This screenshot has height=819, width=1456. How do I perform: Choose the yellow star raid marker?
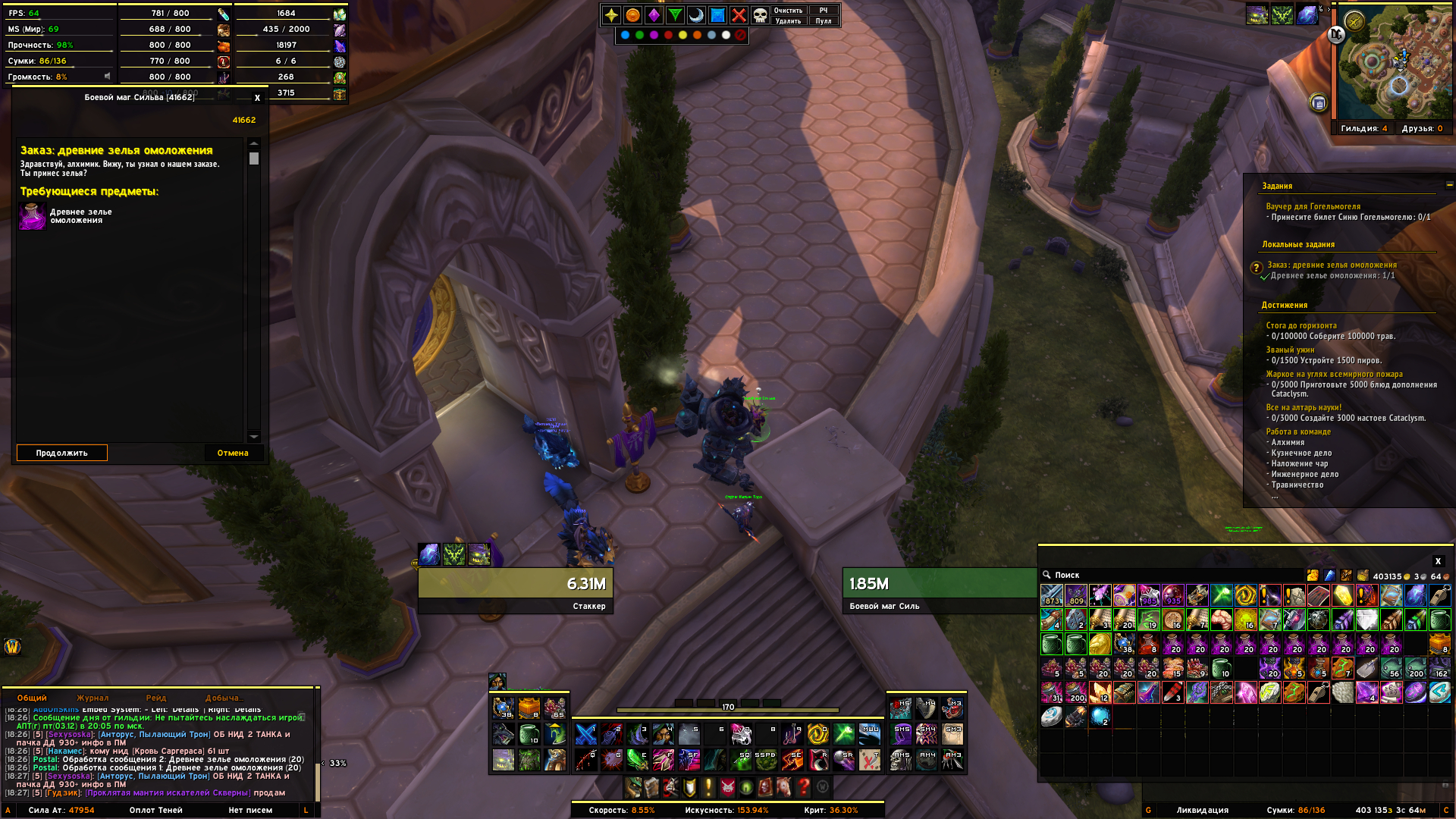click(611, 15)
